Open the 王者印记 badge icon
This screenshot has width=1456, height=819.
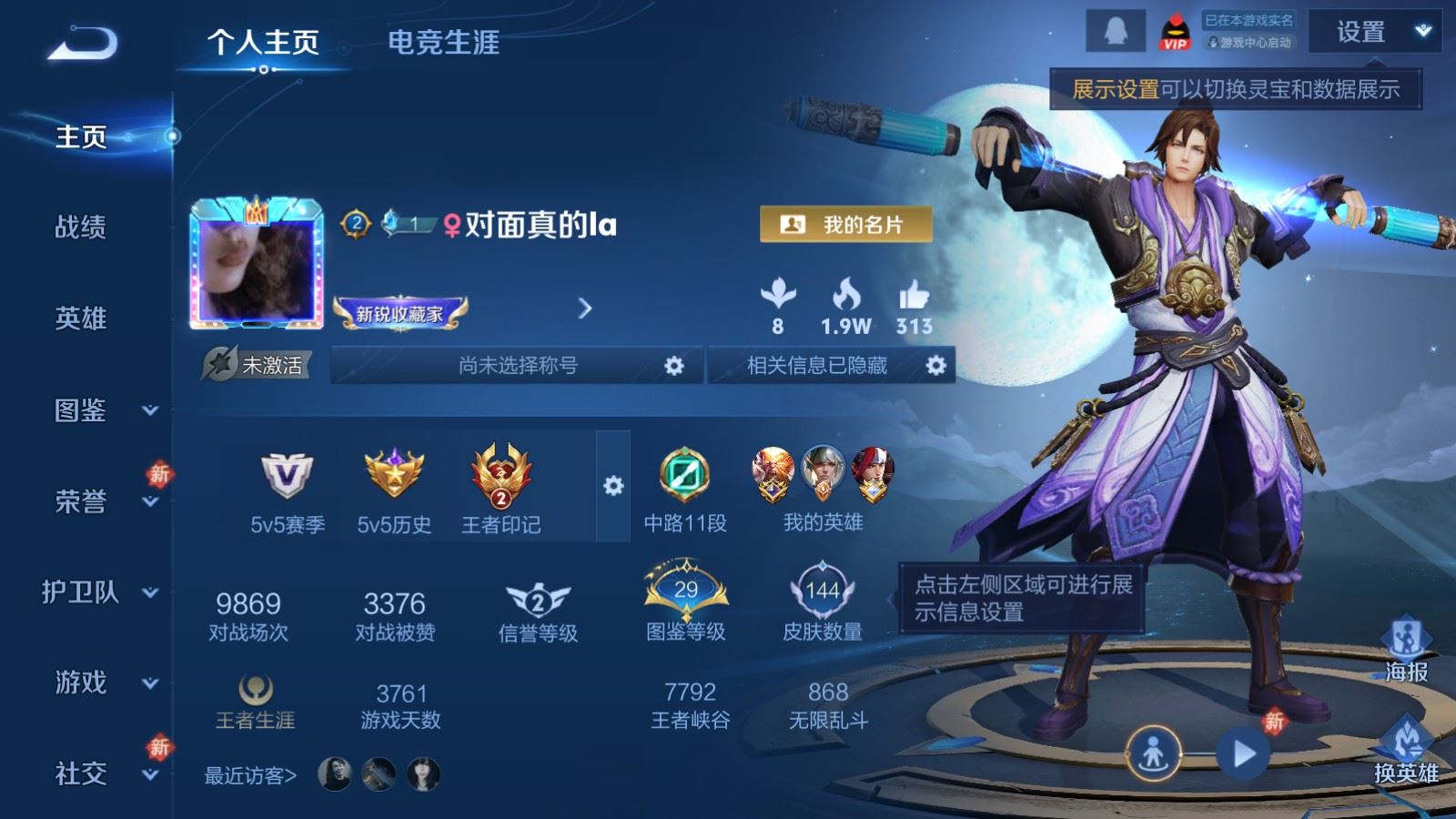pos(499,475)
